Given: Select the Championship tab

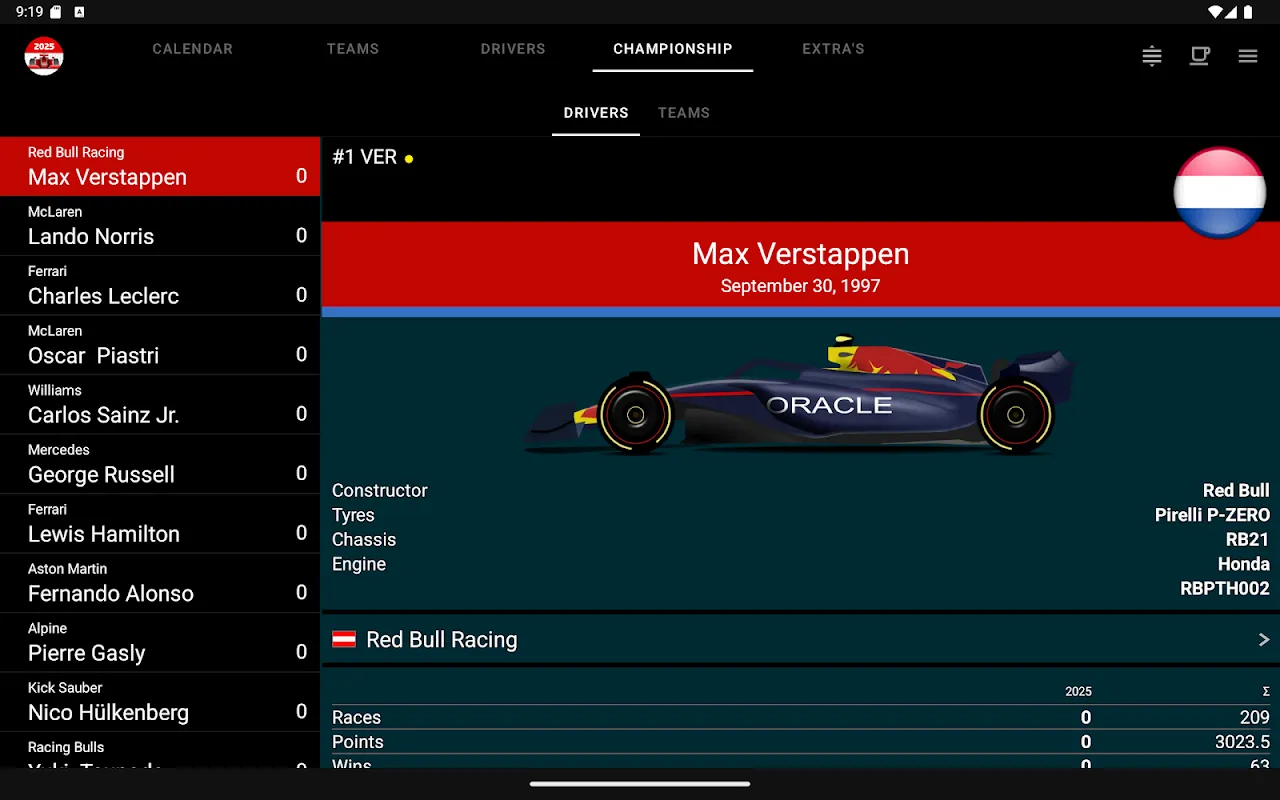Looking at the screenshot, I should [x=672, y=49].
